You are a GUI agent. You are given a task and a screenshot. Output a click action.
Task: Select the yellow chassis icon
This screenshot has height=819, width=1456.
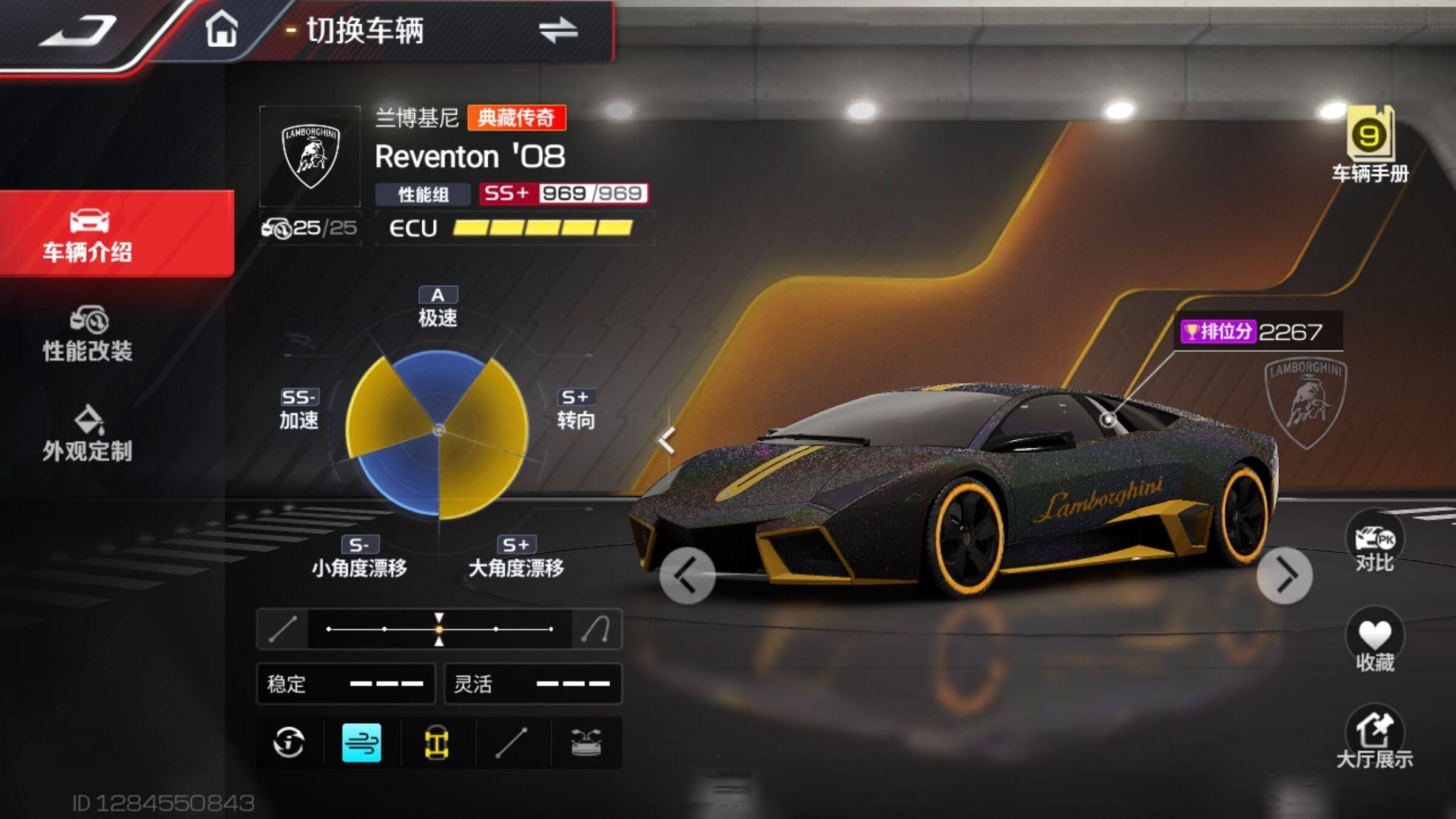coord(437,743)
